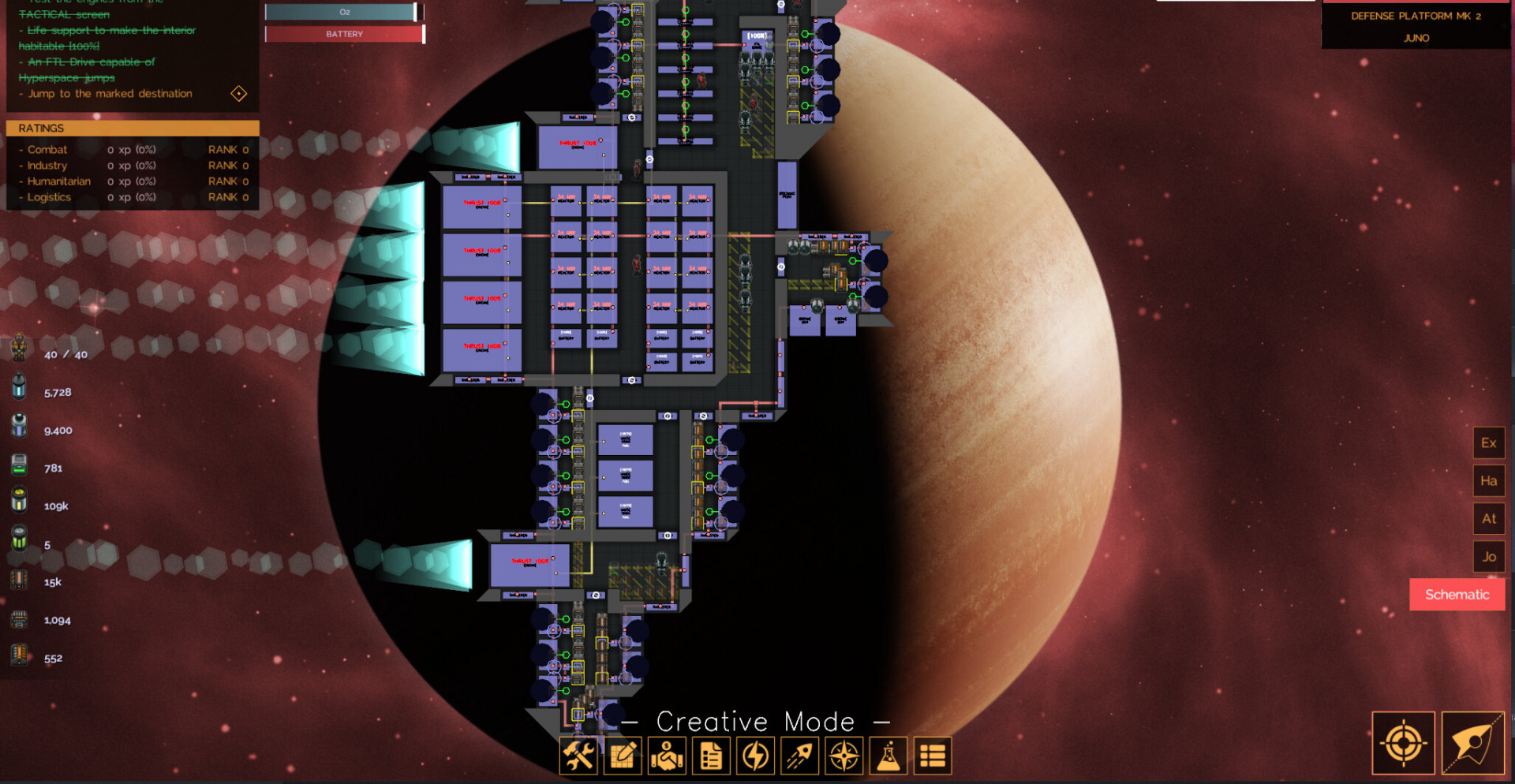Open the list menu icon

click(x=932, y=756)
